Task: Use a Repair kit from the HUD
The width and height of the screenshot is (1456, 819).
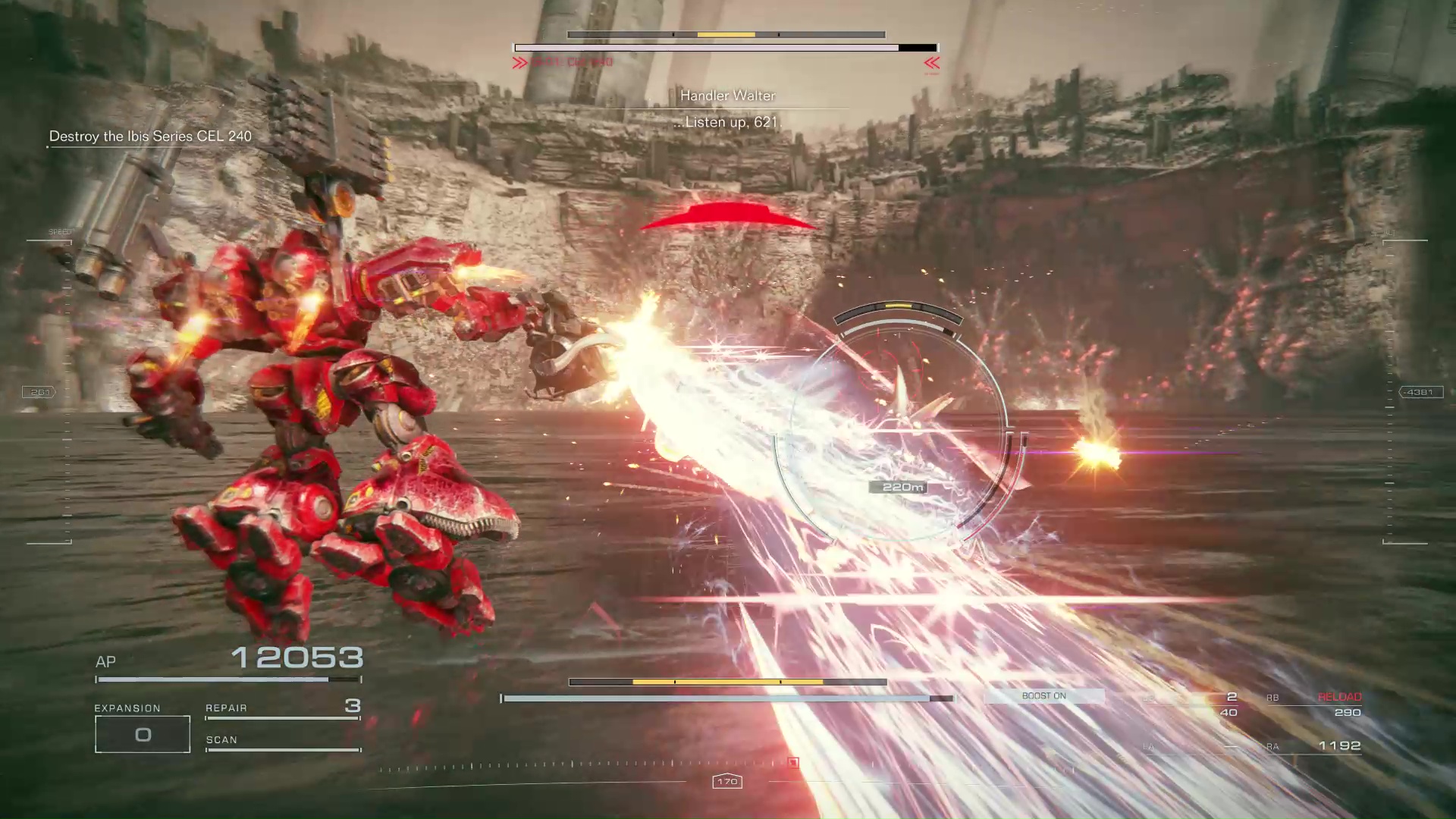Action: [282, 708]
